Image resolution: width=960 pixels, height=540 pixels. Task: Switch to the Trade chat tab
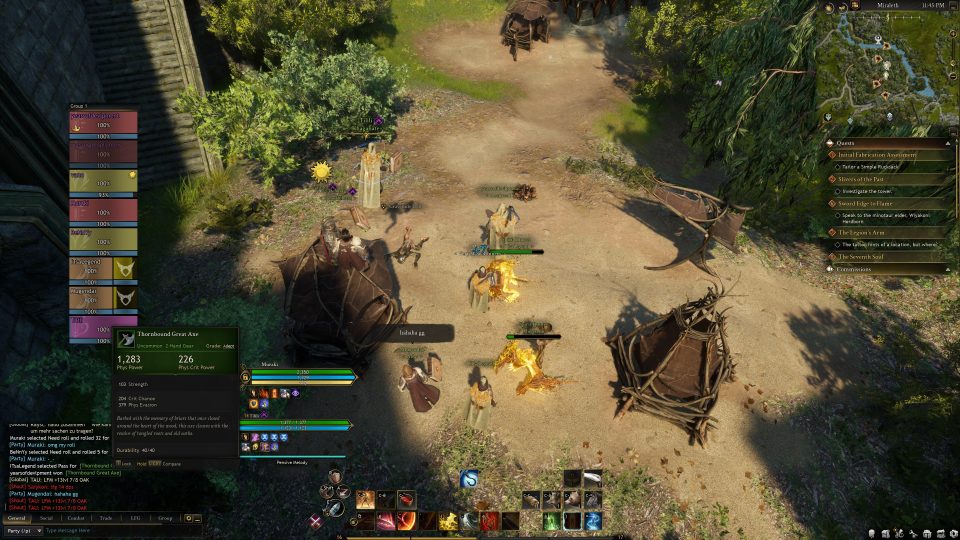pyautogui.click(x=106, y=519)
